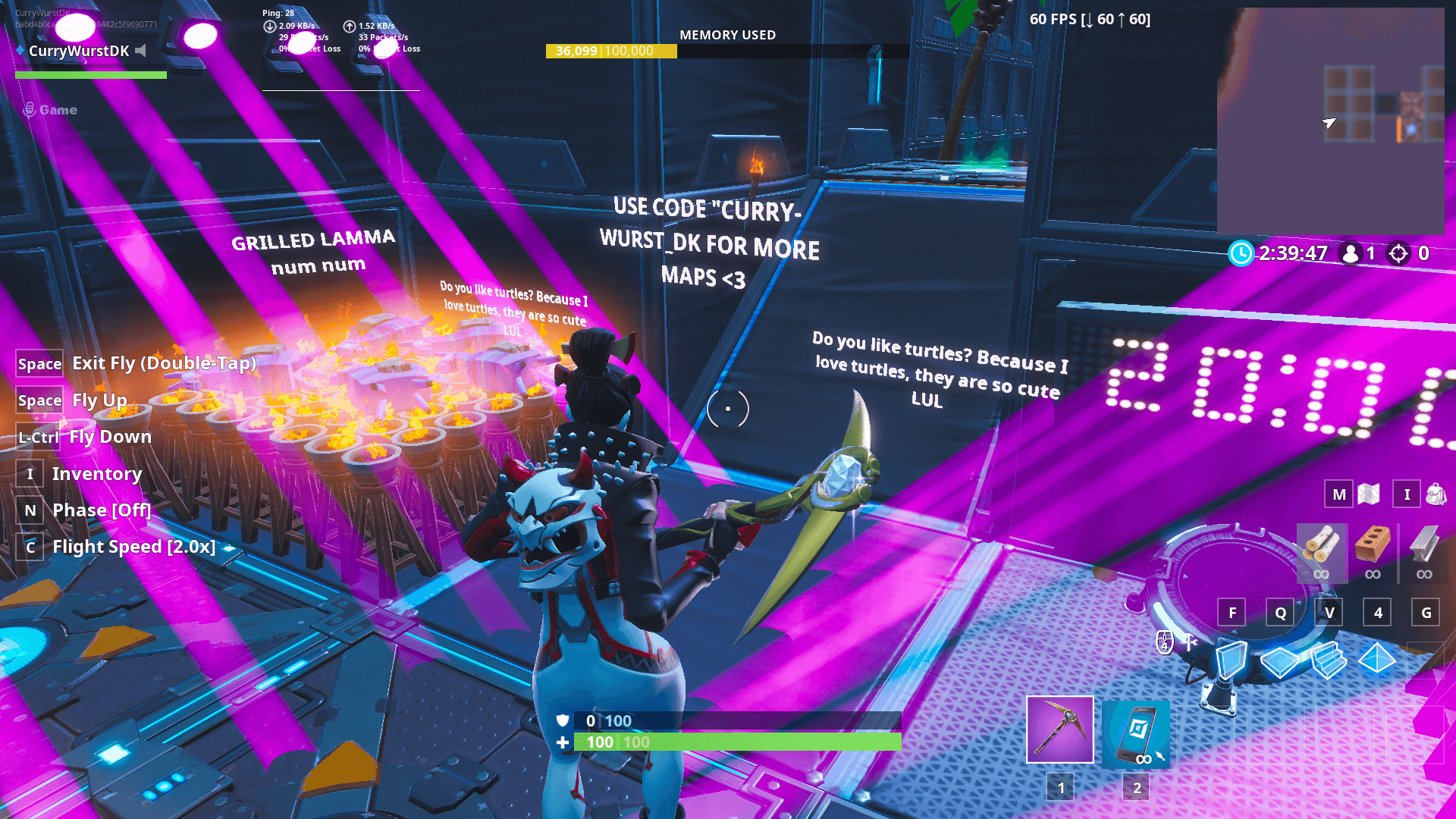Click the Memory Used progress bar
Viewport: 1456px width, 819px height.
pos(728,52)
